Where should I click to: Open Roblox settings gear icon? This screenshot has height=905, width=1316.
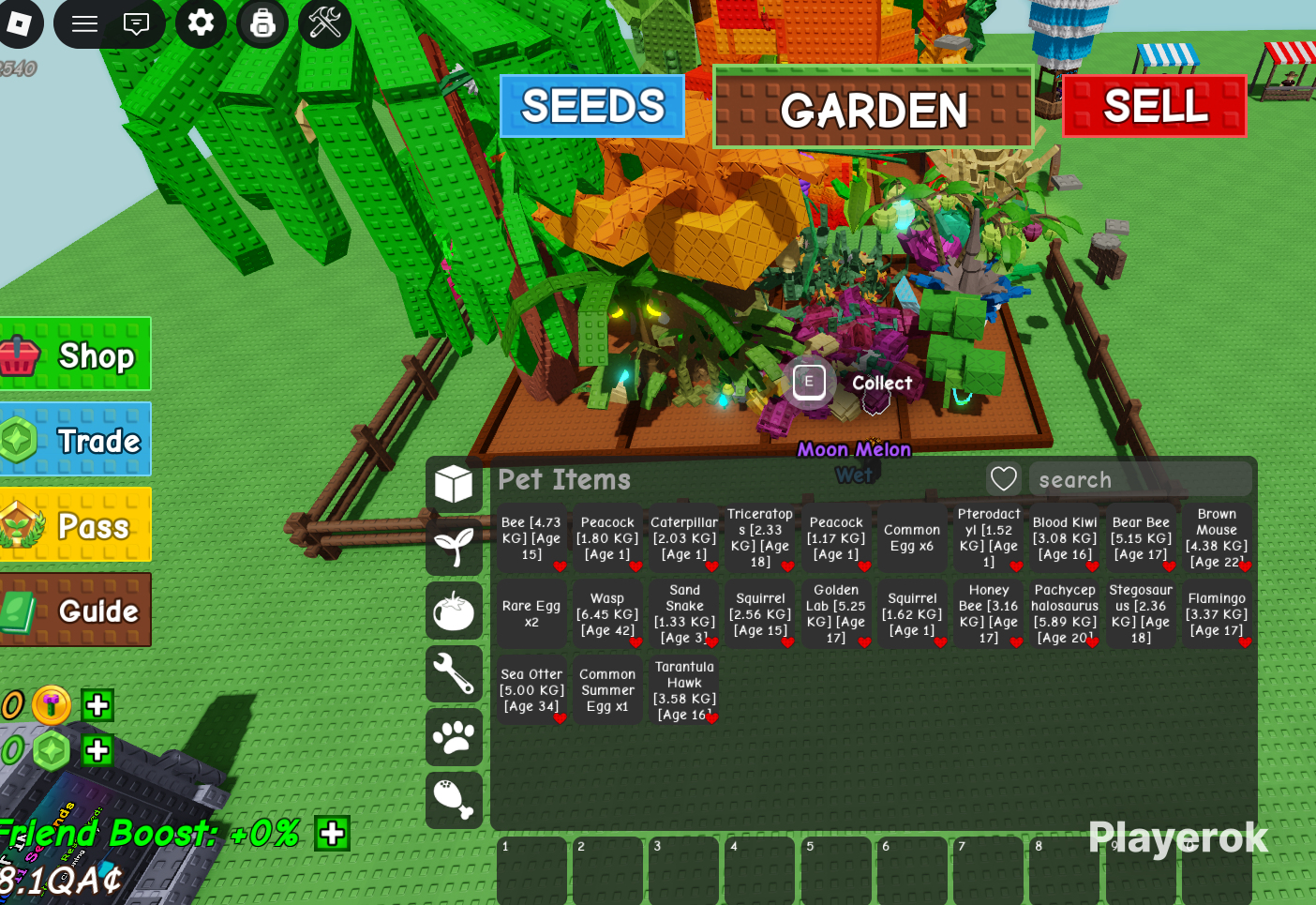tap(201, 23)
